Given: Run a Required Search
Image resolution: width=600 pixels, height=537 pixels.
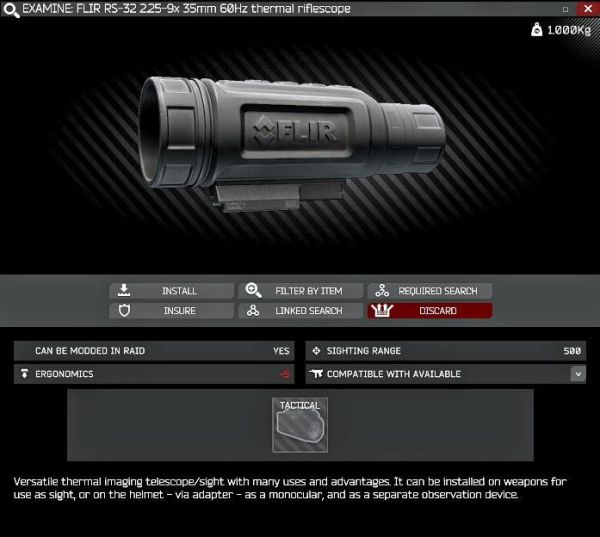Looking at the screenshot, I should pyautogui.click(x=430, y=291).
